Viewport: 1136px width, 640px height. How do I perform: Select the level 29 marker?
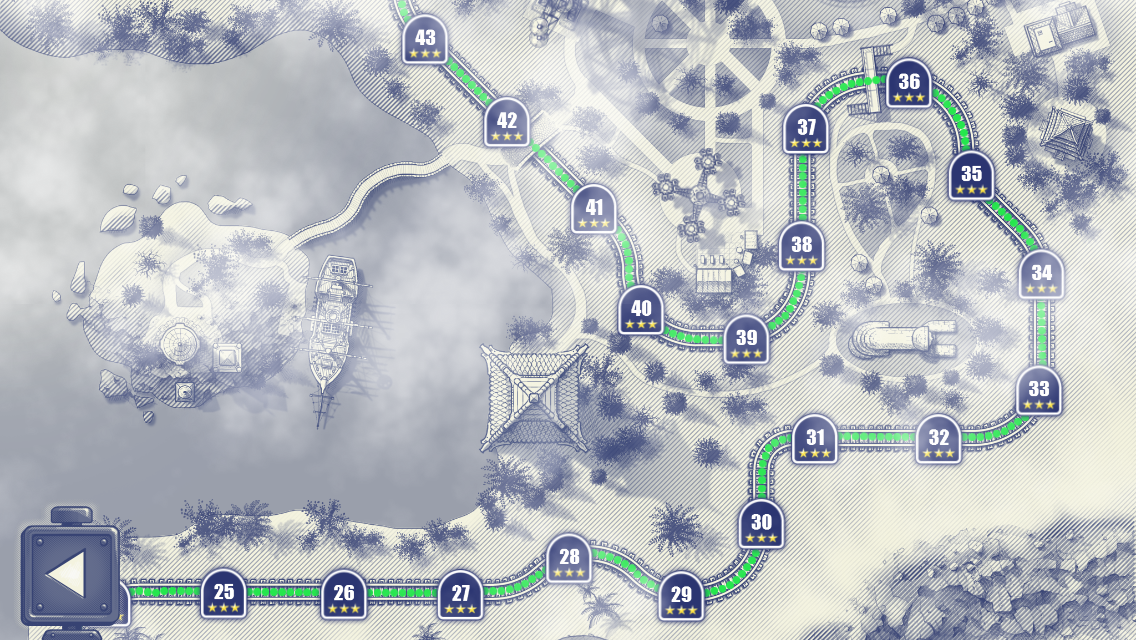coord(681,597)
